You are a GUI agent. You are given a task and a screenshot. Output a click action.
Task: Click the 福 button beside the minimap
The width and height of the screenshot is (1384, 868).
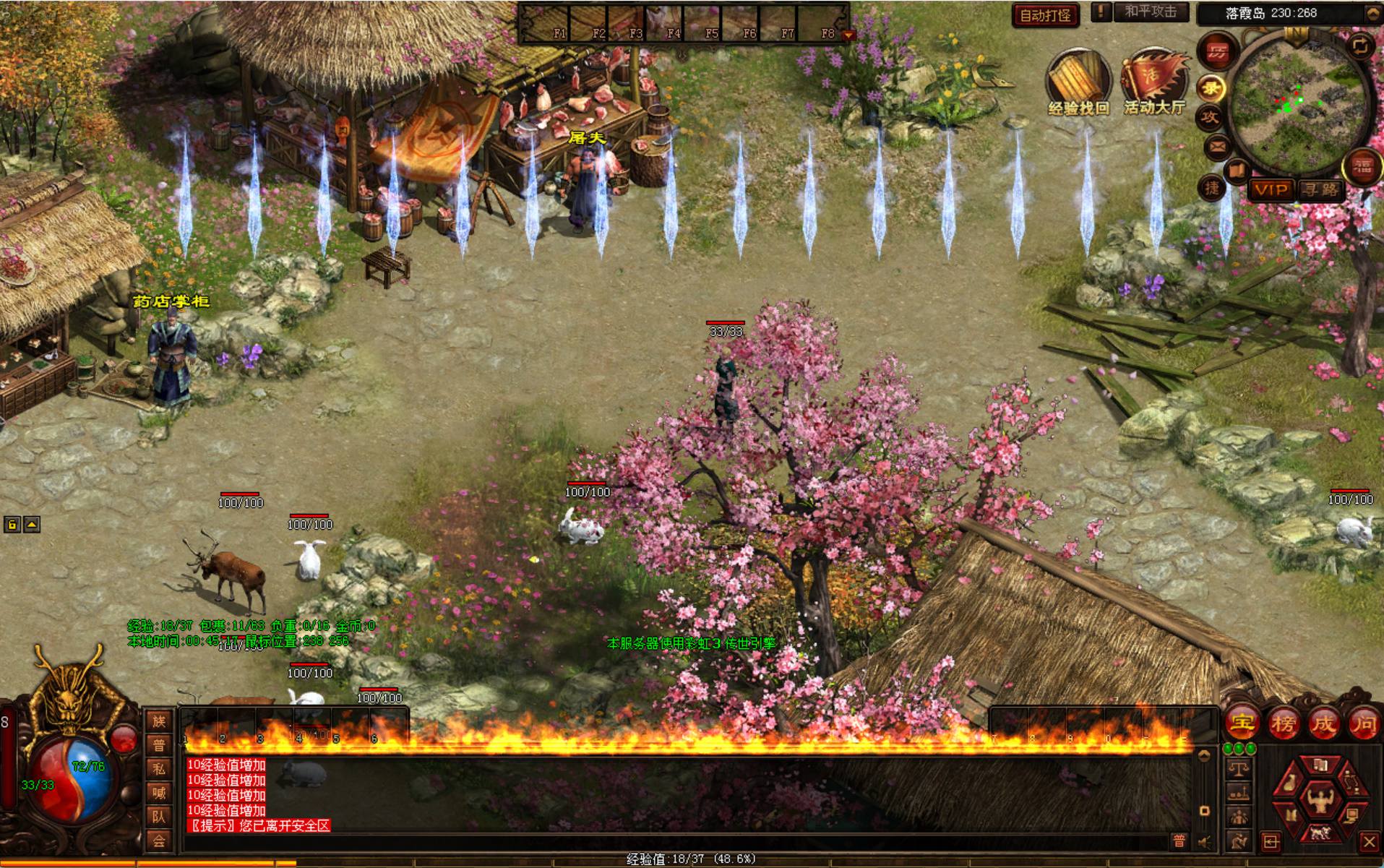tap(1363, 168)
